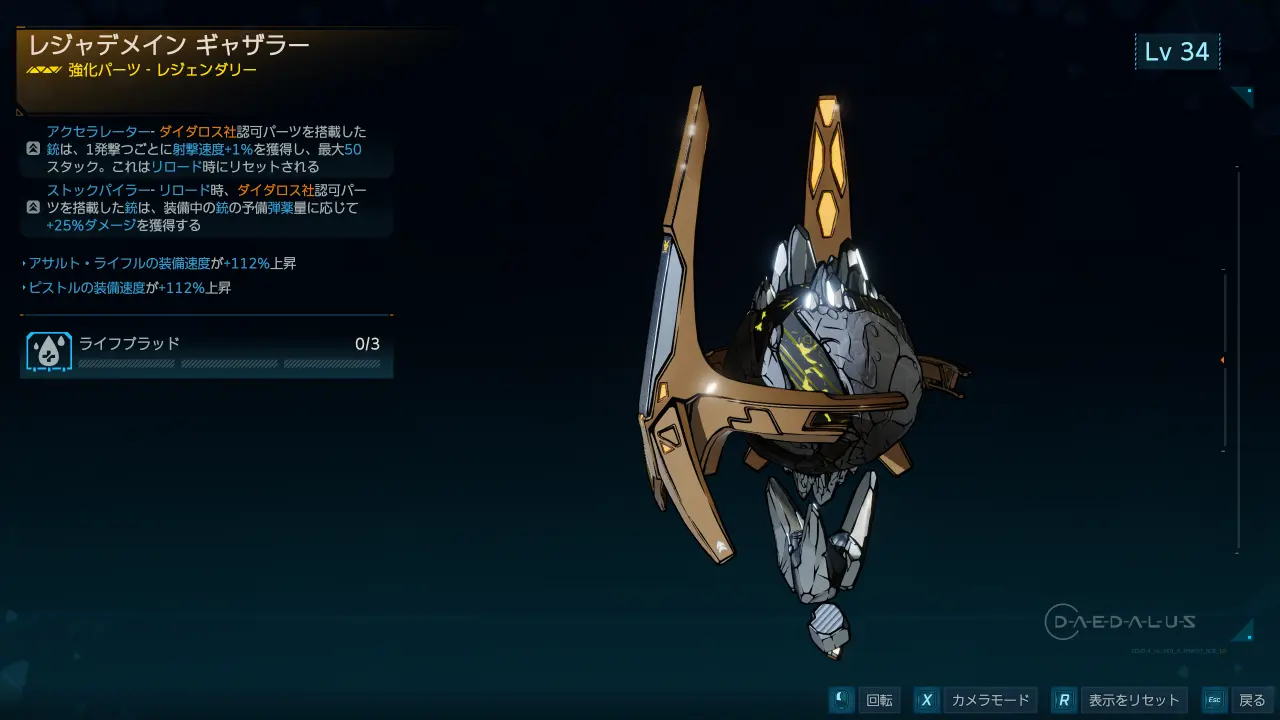Image resolution: width=1280 pixels, height=720 pixels.
Task: Select the ライフブラッド firmware row
Action: click(207, 350)
